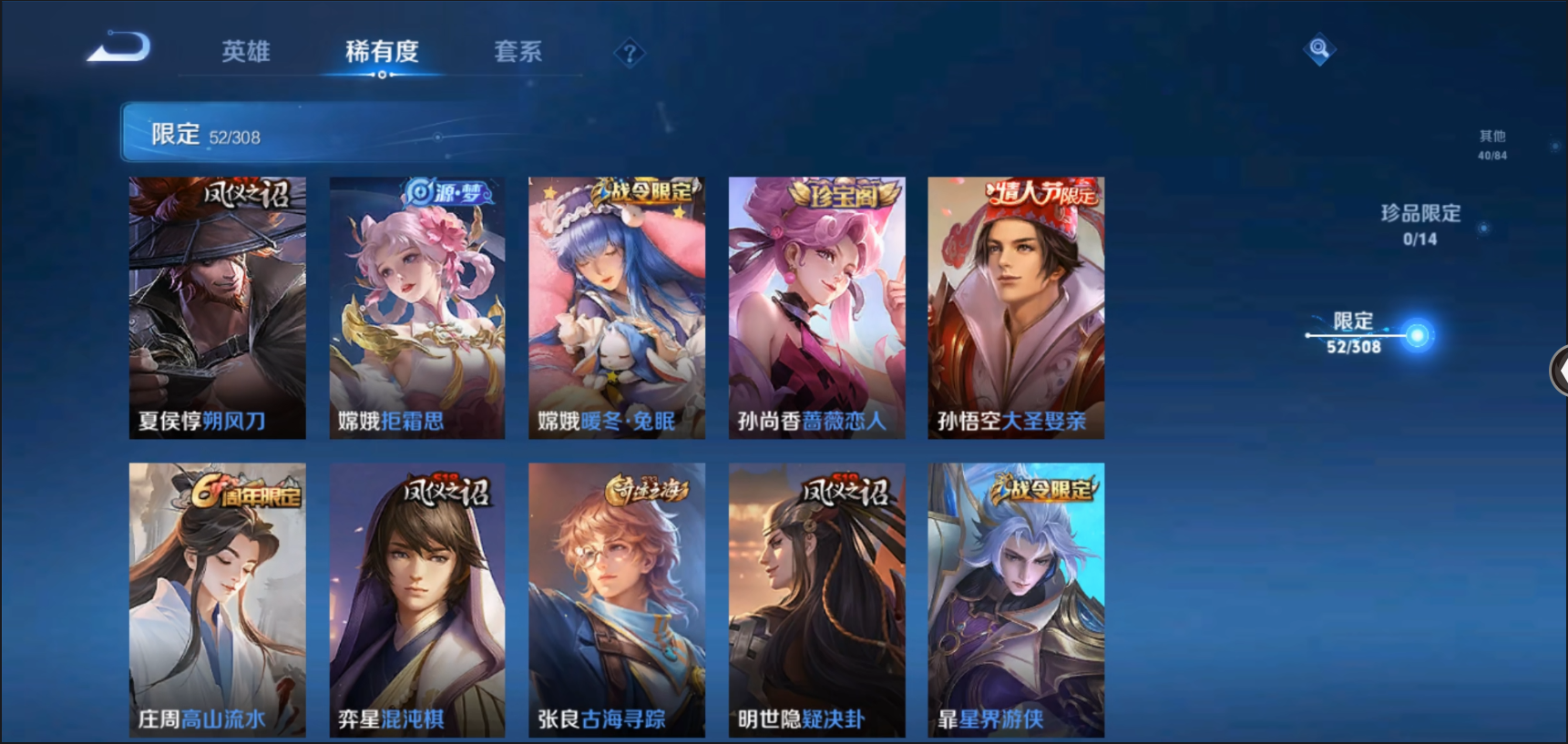
Task: Select the 限定 52/308 rarity marker
Action: coord(1355,332)
